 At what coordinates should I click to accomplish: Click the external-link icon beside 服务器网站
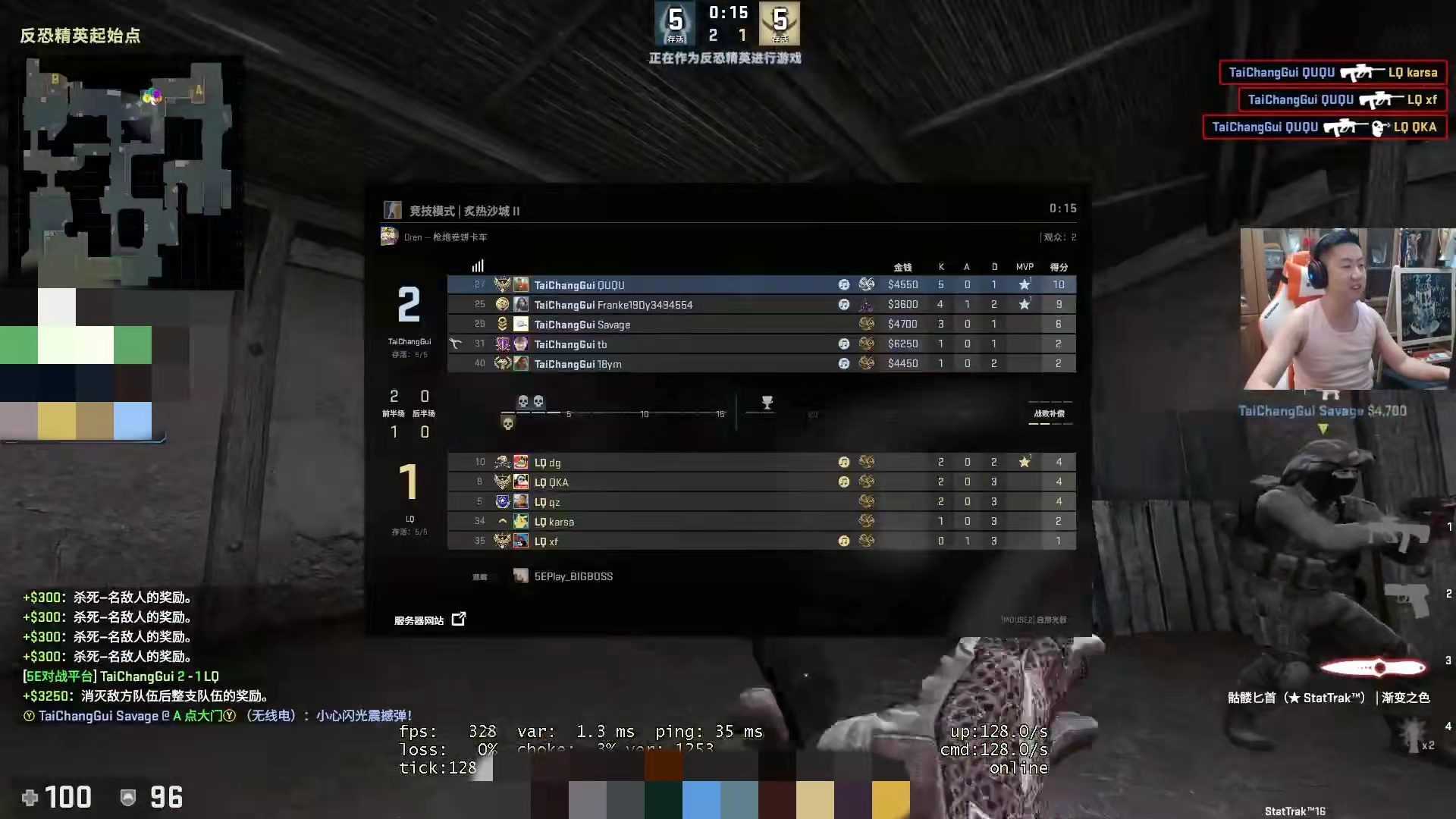459,619
